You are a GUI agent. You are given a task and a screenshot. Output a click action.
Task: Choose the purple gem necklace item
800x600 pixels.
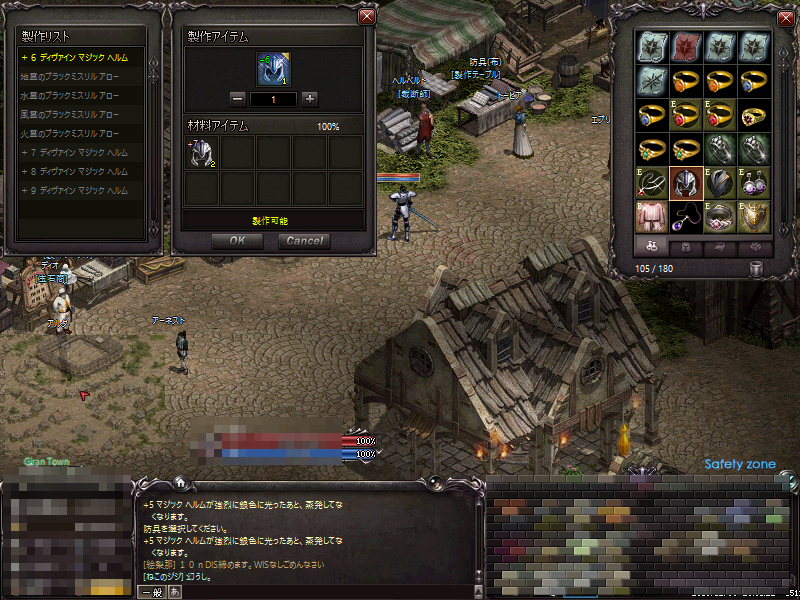[685, 215]
